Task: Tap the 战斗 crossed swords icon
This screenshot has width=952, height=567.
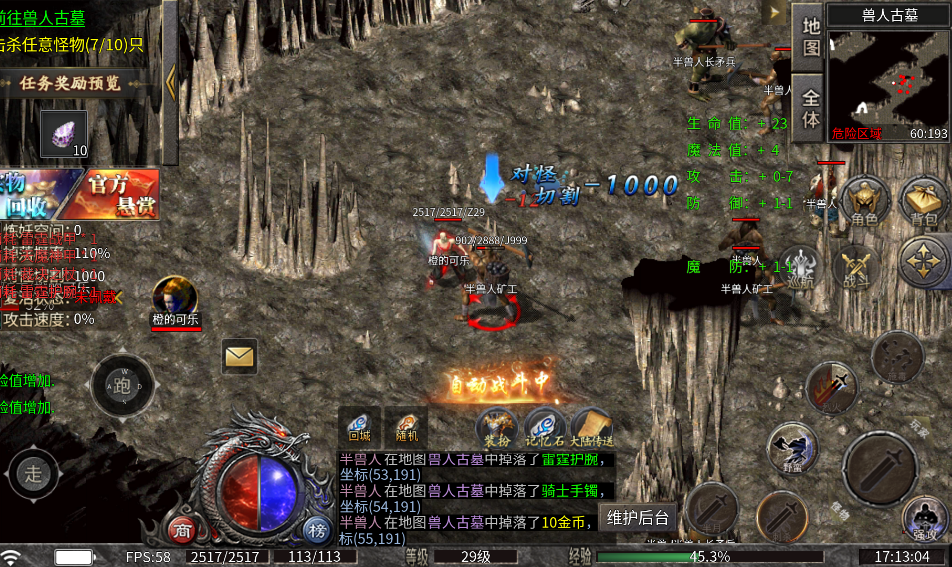Action: click(857, 267)
